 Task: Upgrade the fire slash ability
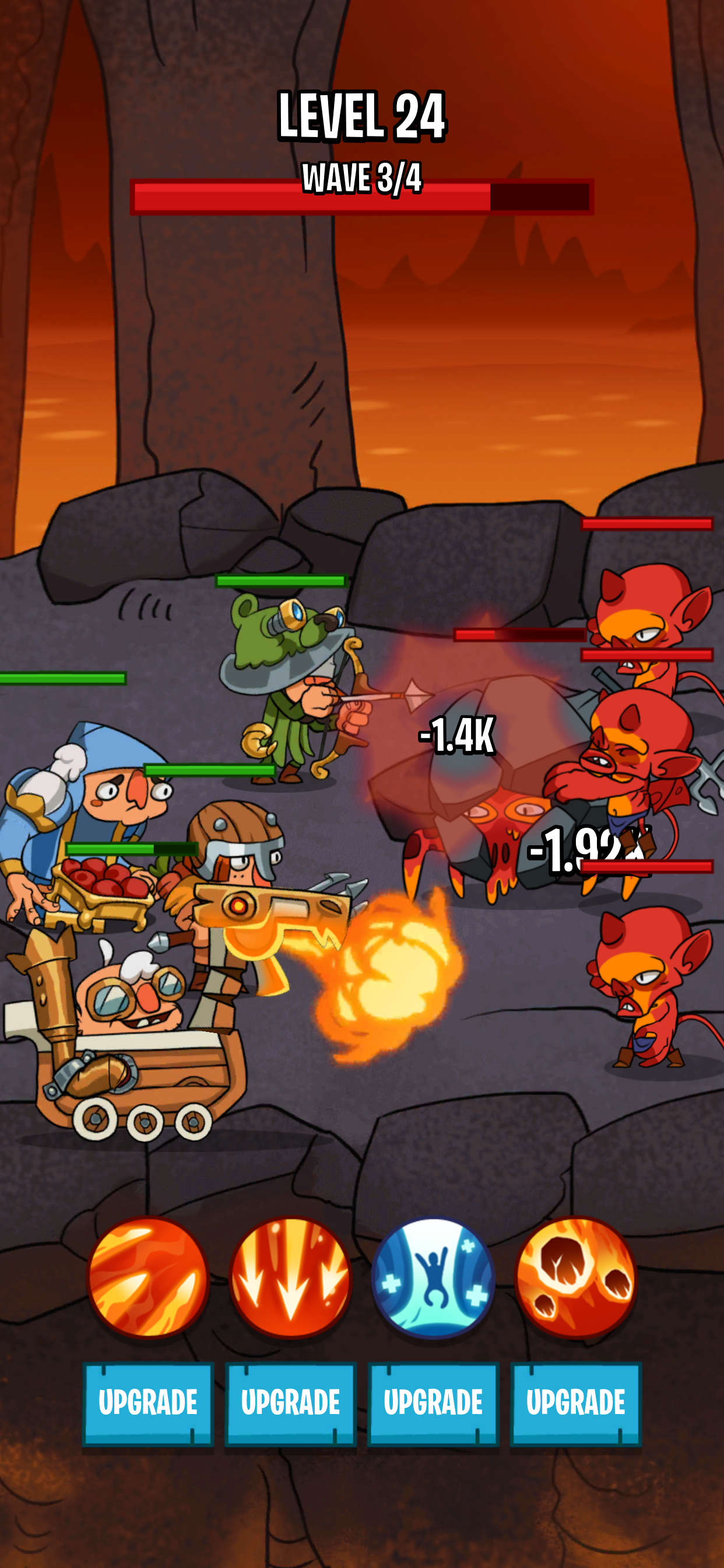(148, 1402)
